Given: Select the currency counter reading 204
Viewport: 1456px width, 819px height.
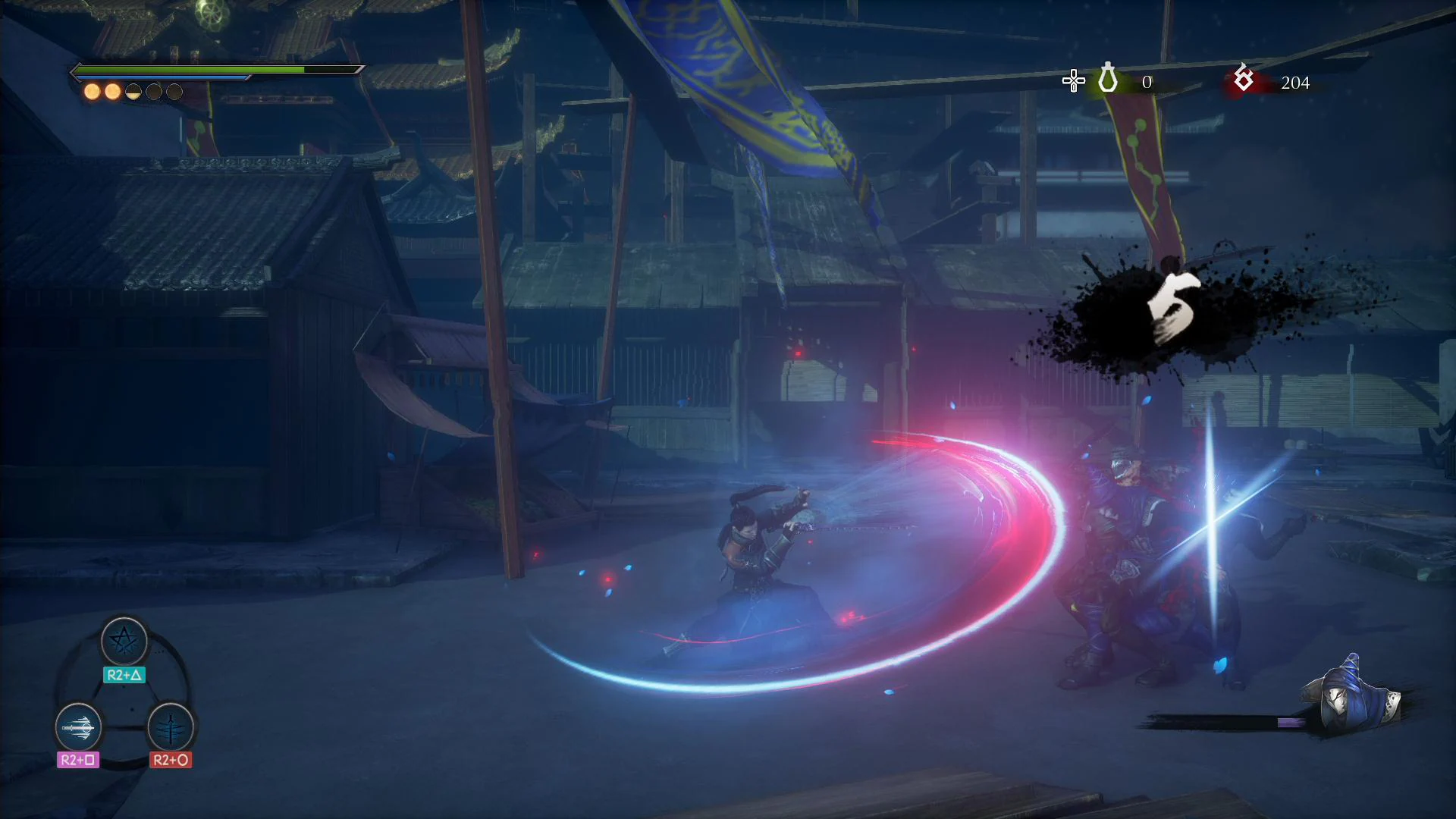Looking at the screenshot, I should (1296, 83).
